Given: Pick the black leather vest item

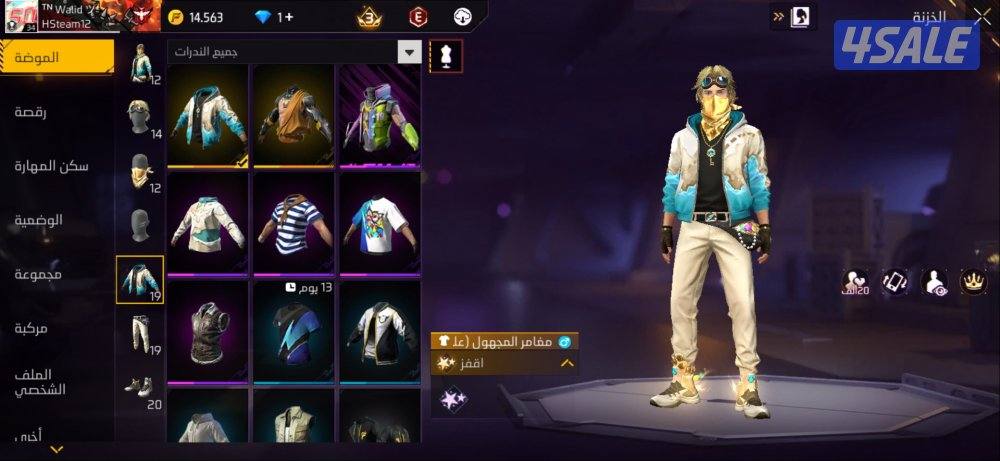Looking at the screenshot, I should tap(208, 330).
